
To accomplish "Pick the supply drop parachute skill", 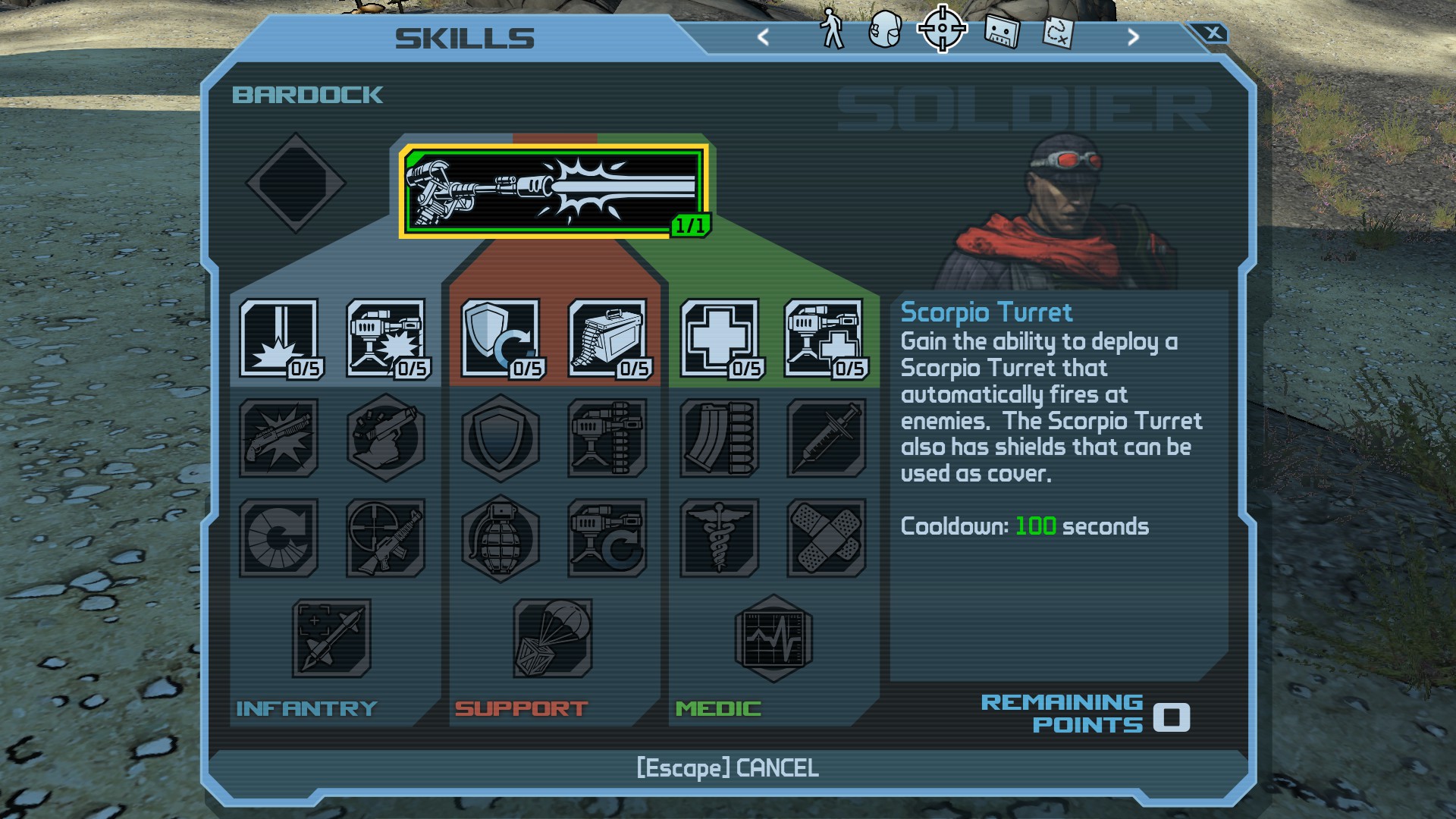I will [553, 638].
